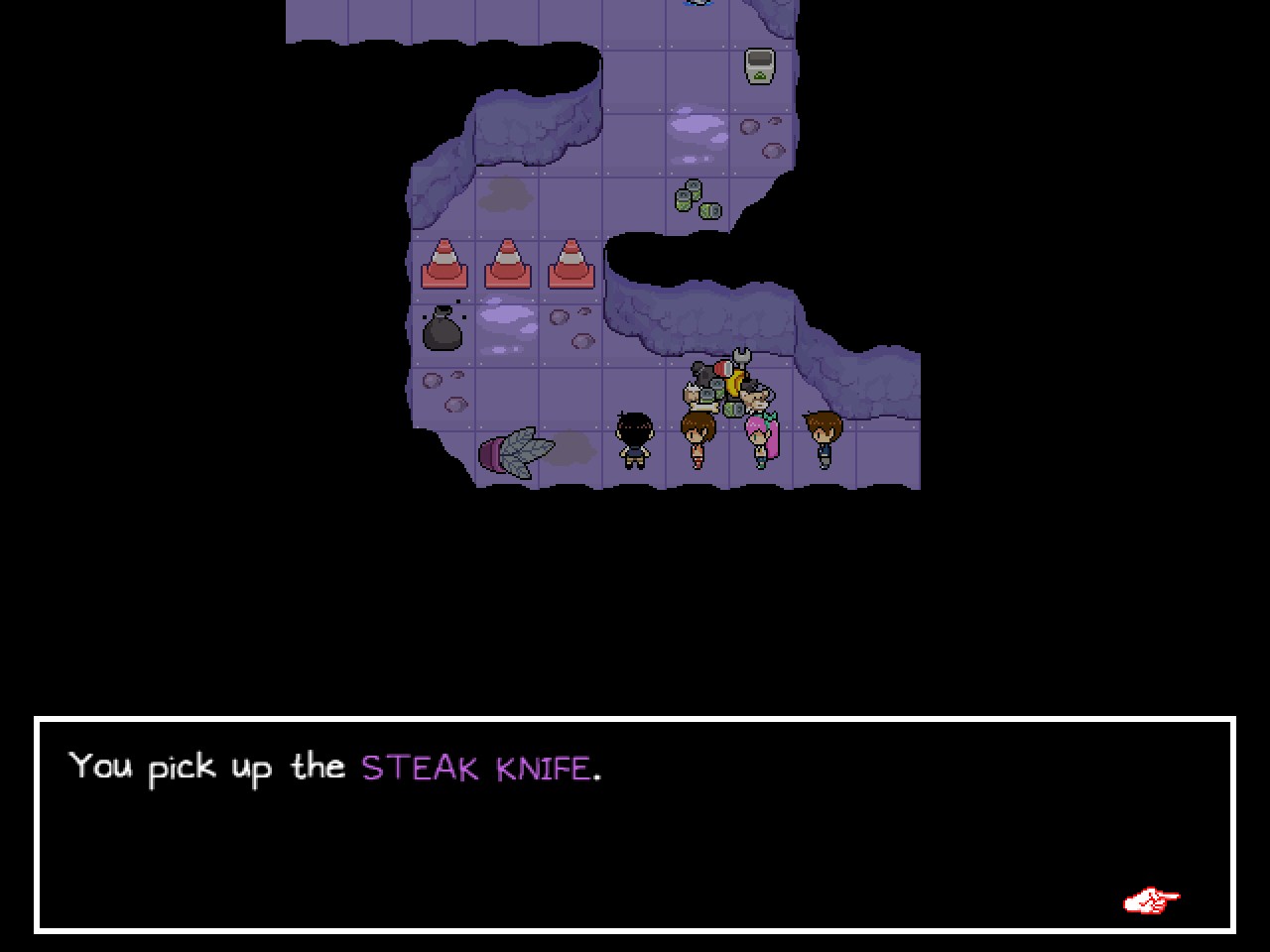Click the pair of tin cans on the ground
This screenshot has height=952, width=1270.
[697, 198]
